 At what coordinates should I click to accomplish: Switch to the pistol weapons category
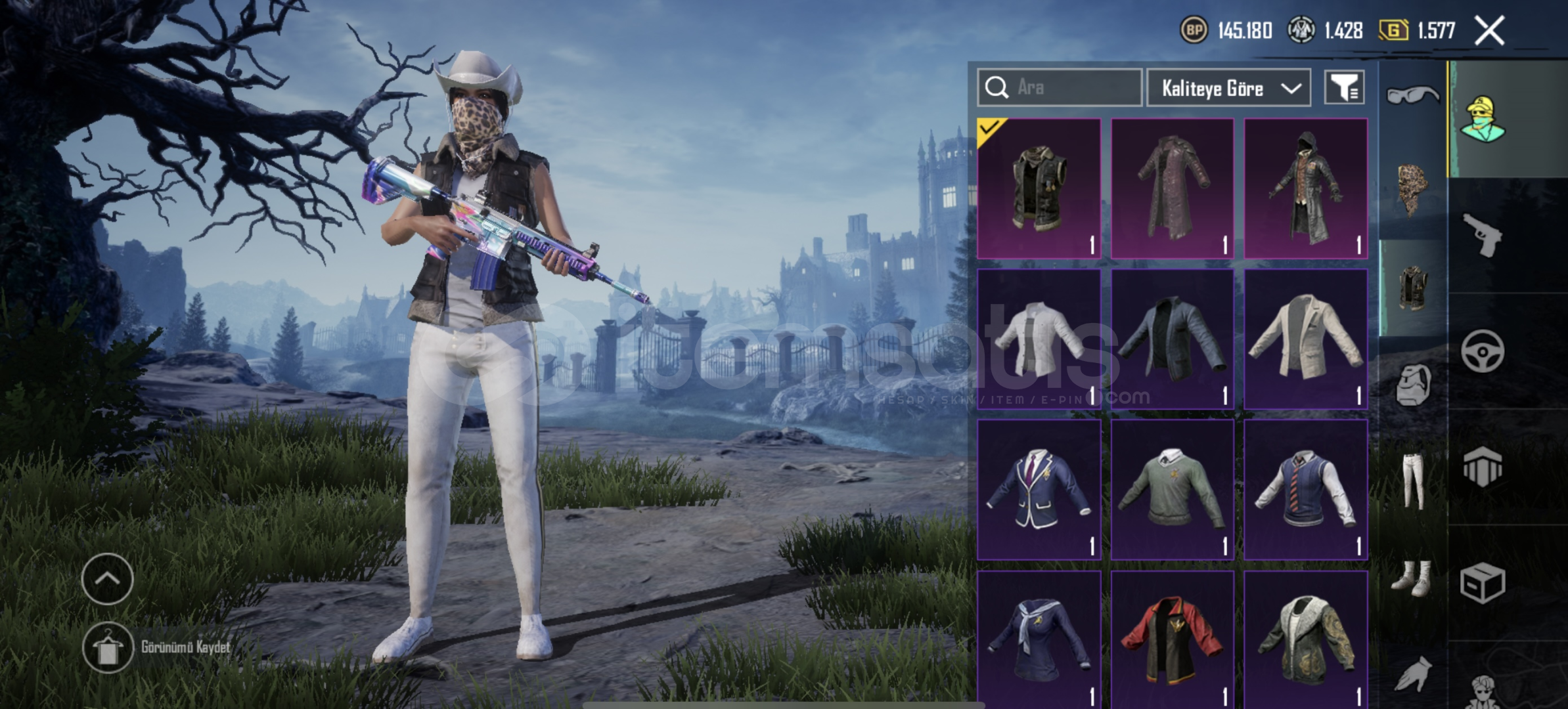click(1482, 235)
